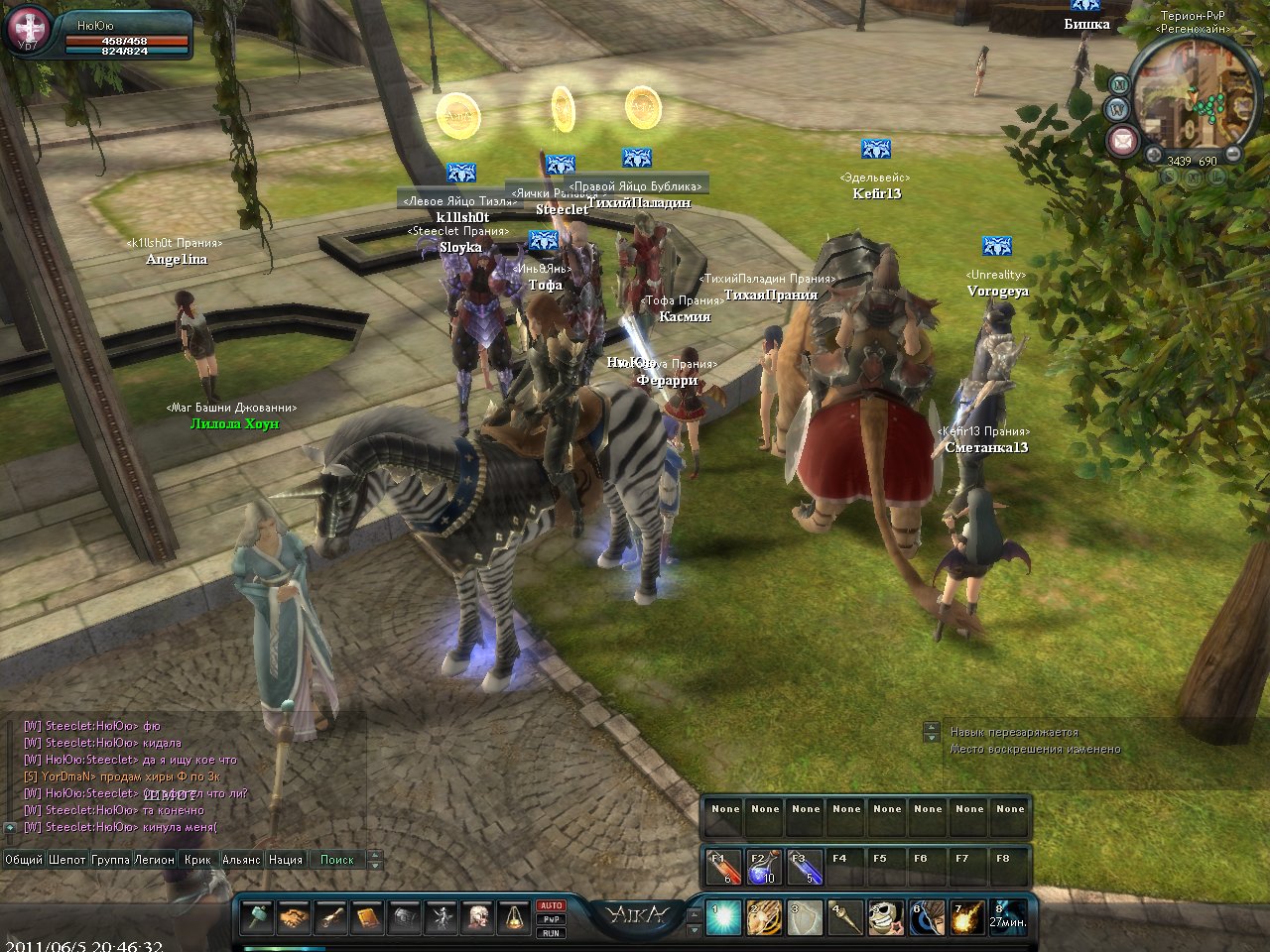Click the handshake icon on the menu bar

click(x=295, y=917)
